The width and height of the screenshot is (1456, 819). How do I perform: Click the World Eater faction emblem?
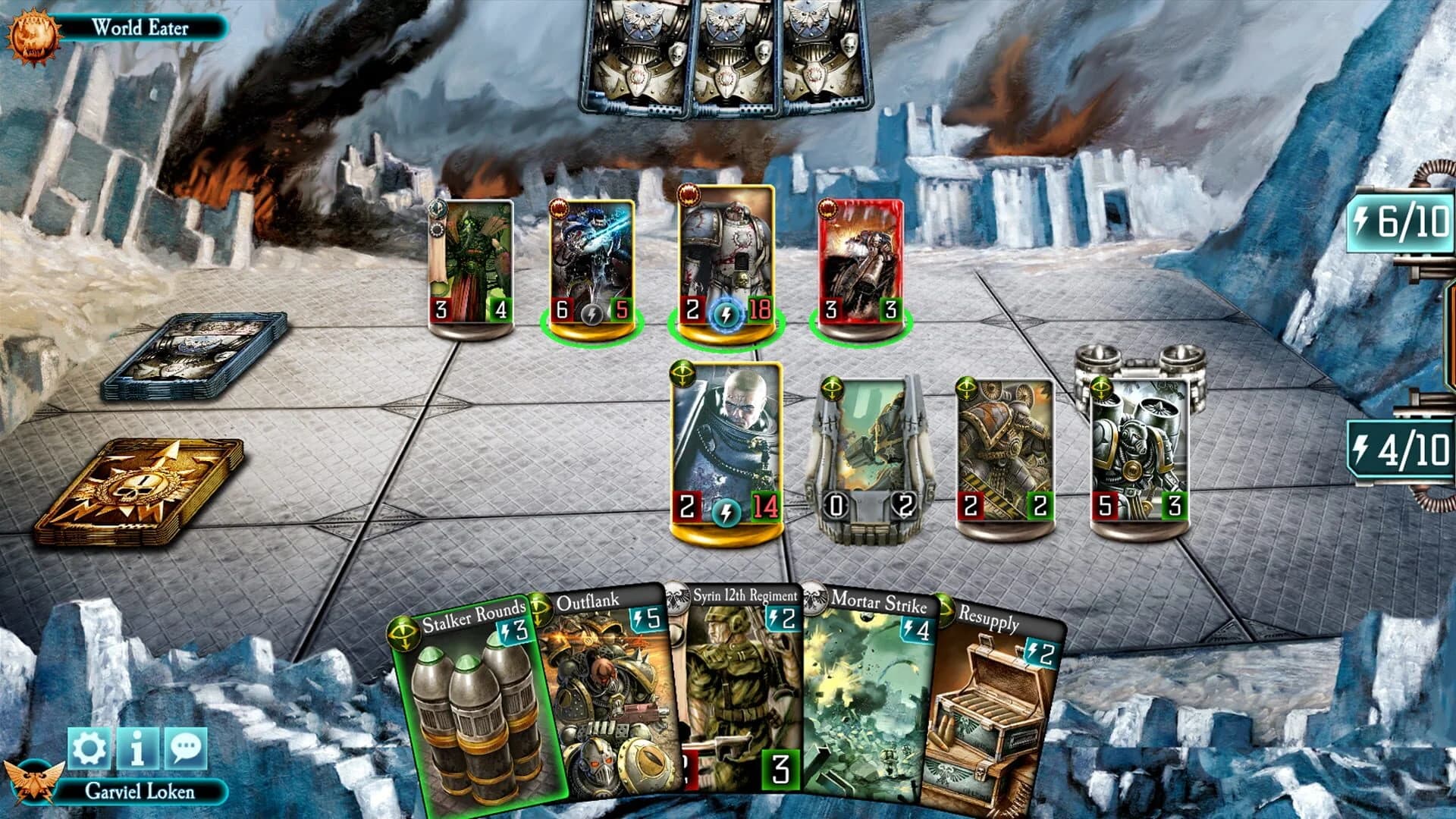[33, 32]
